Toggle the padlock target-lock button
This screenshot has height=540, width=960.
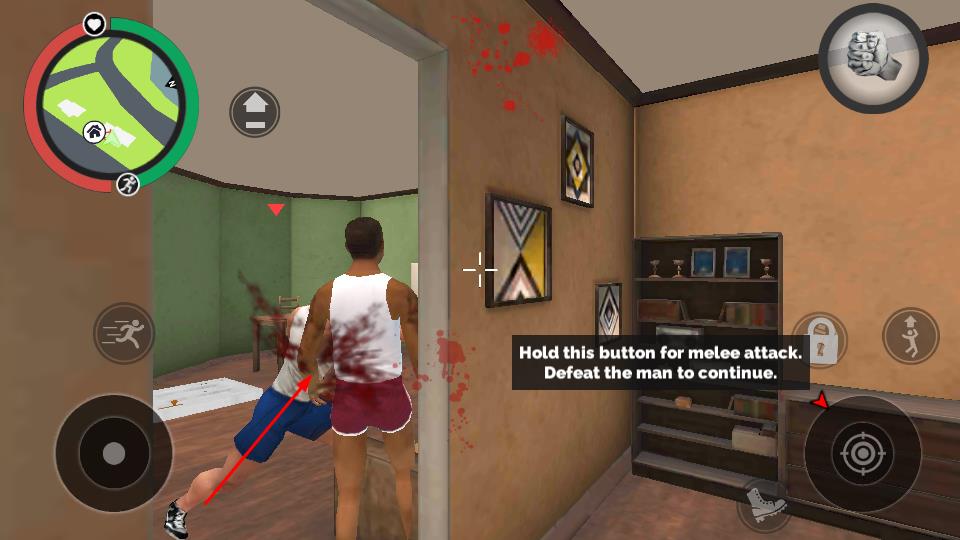(819, 340)
